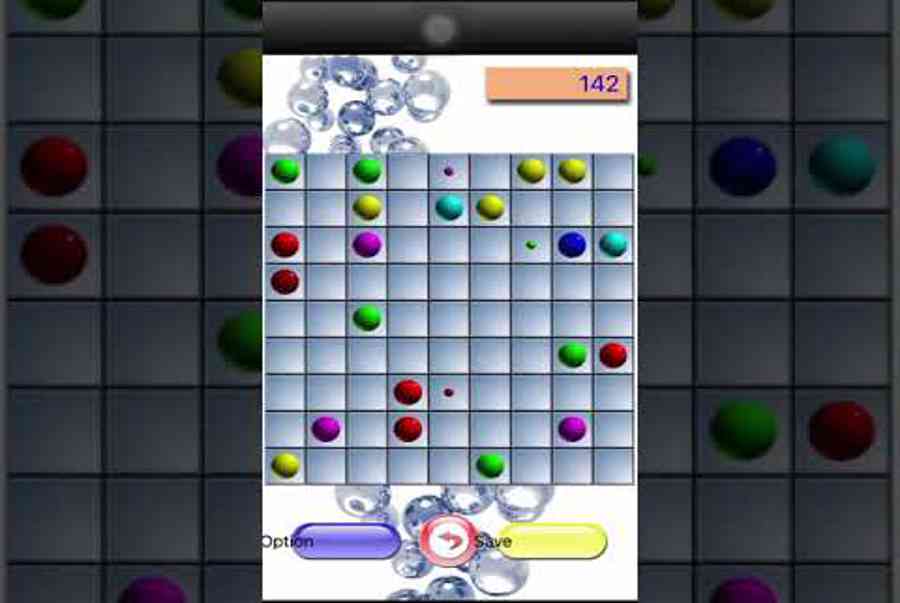Save the game with the yellow Save button
The height and width of the screenshot is (603, 900).
pyautogui.click(x=552, y=541)
